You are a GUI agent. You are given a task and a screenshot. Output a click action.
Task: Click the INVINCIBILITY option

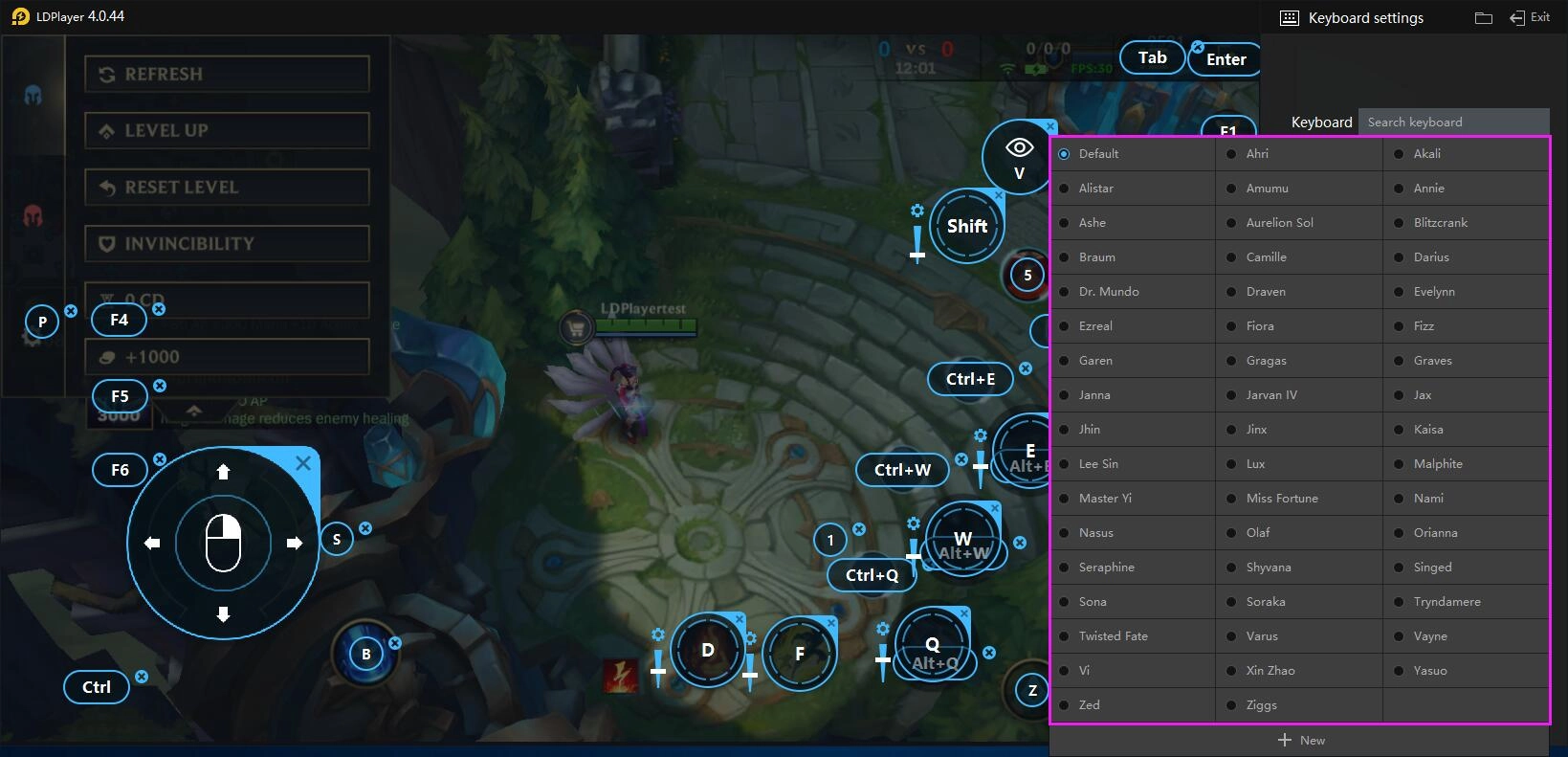click(226, 243)
